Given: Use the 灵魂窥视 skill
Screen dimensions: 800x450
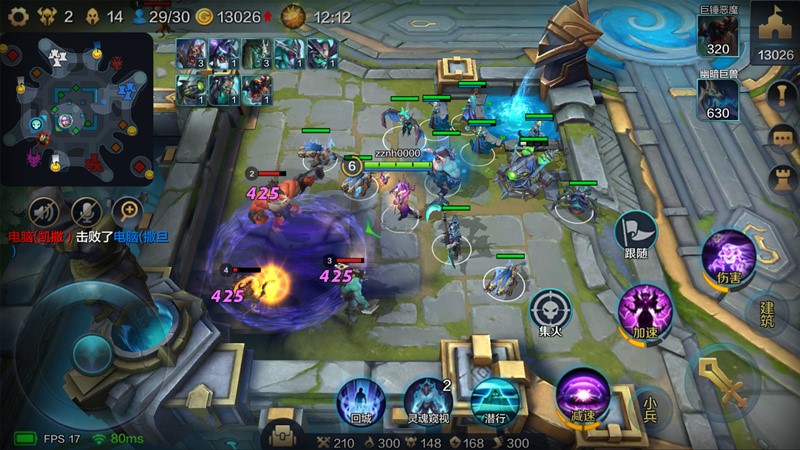Looking at the screenshot, I should click(427, 398).
